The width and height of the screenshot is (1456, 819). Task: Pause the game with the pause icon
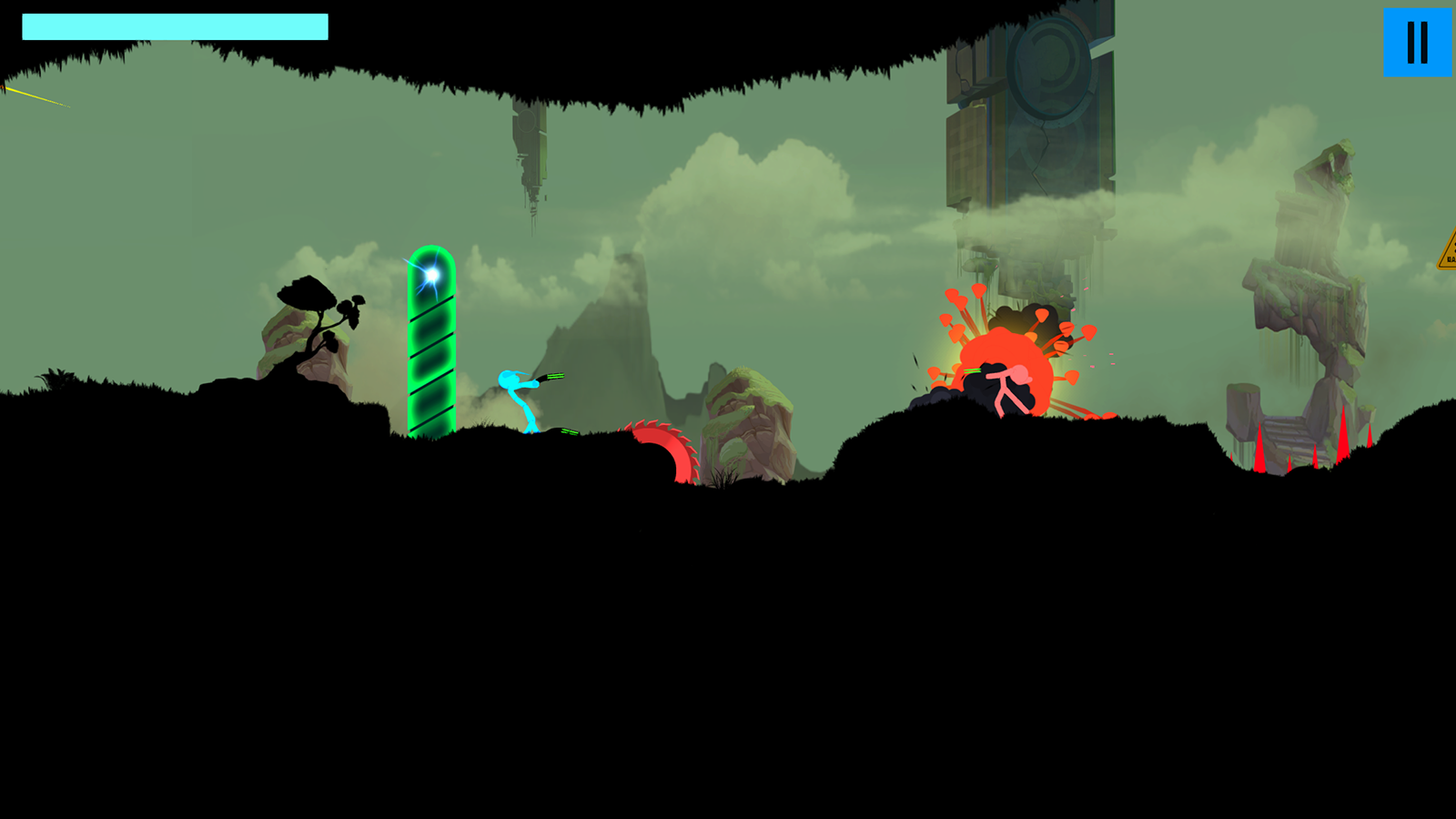tap(1416, 40)
